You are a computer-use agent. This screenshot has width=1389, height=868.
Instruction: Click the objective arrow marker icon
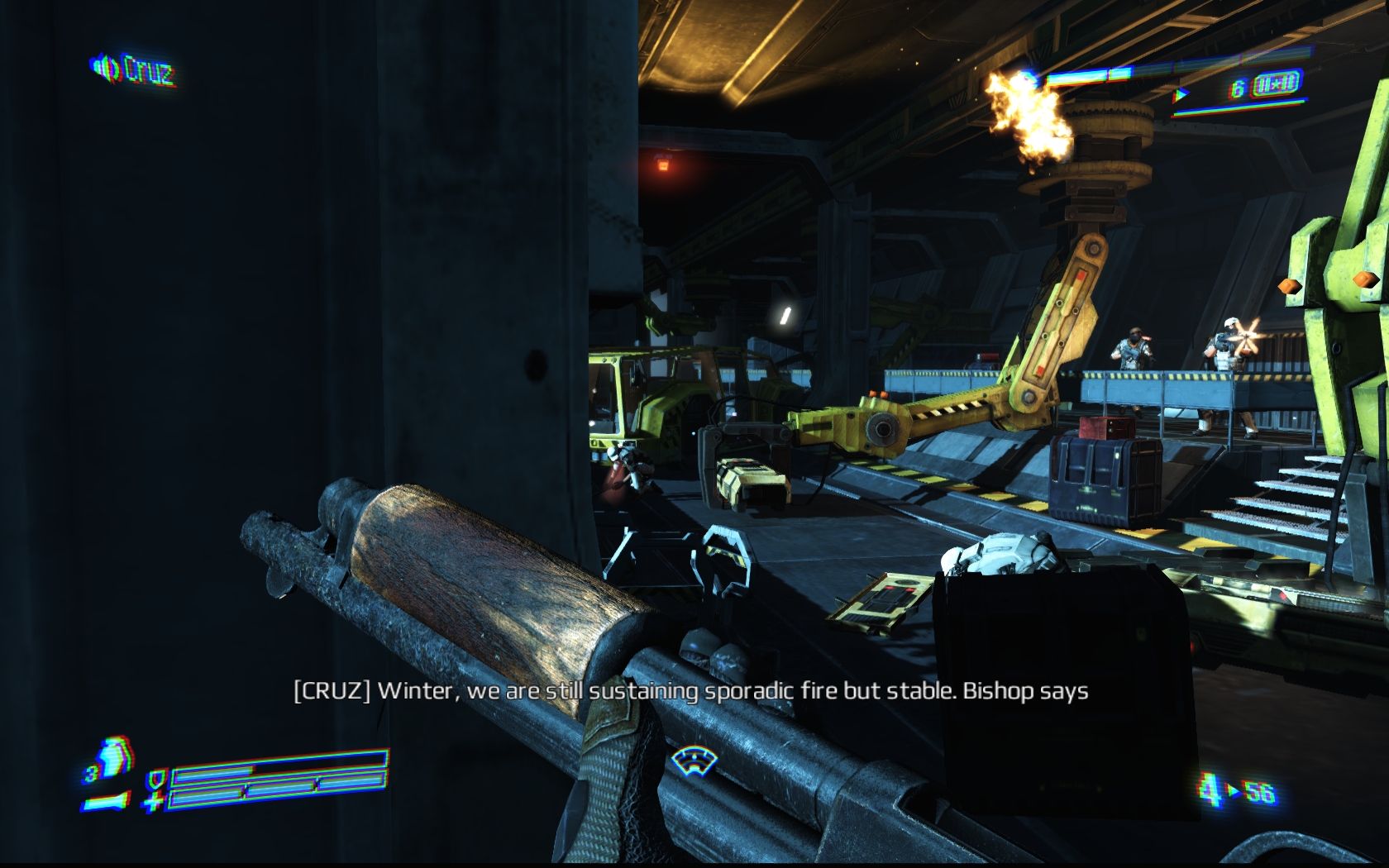coord(1181,95)
